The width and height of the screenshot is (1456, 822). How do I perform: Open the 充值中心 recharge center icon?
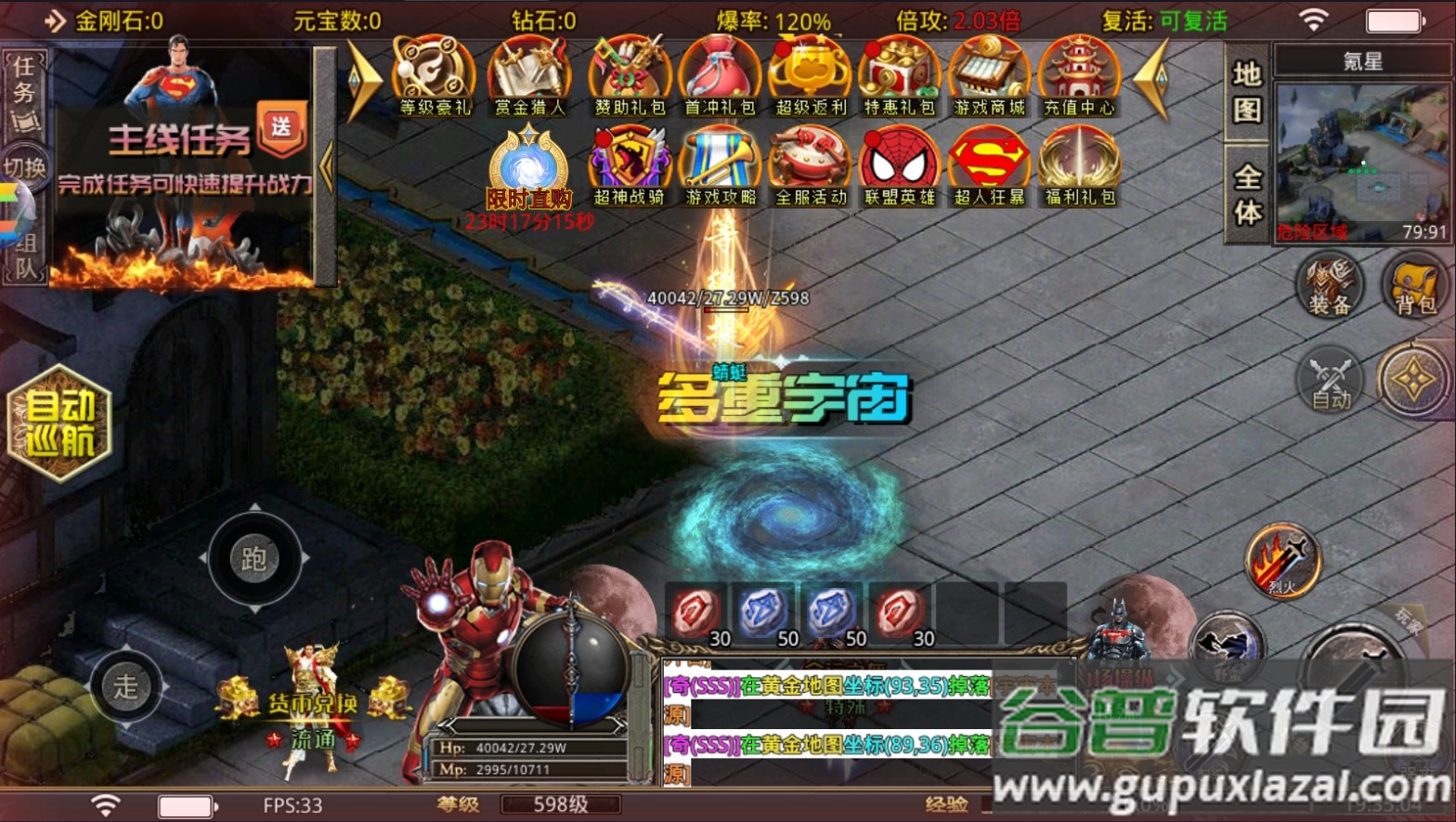pyautogui.click(x=1079, y=74)
